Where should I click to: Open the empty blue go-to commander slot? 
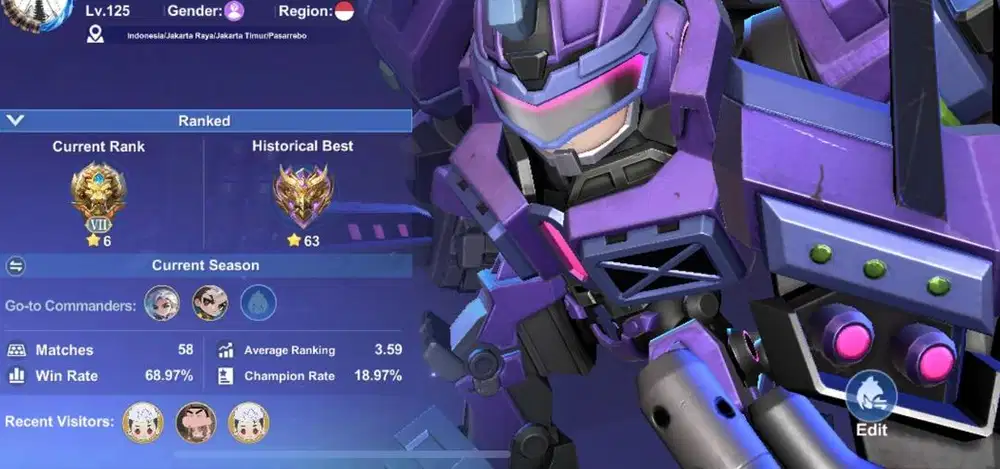(258, 303)
